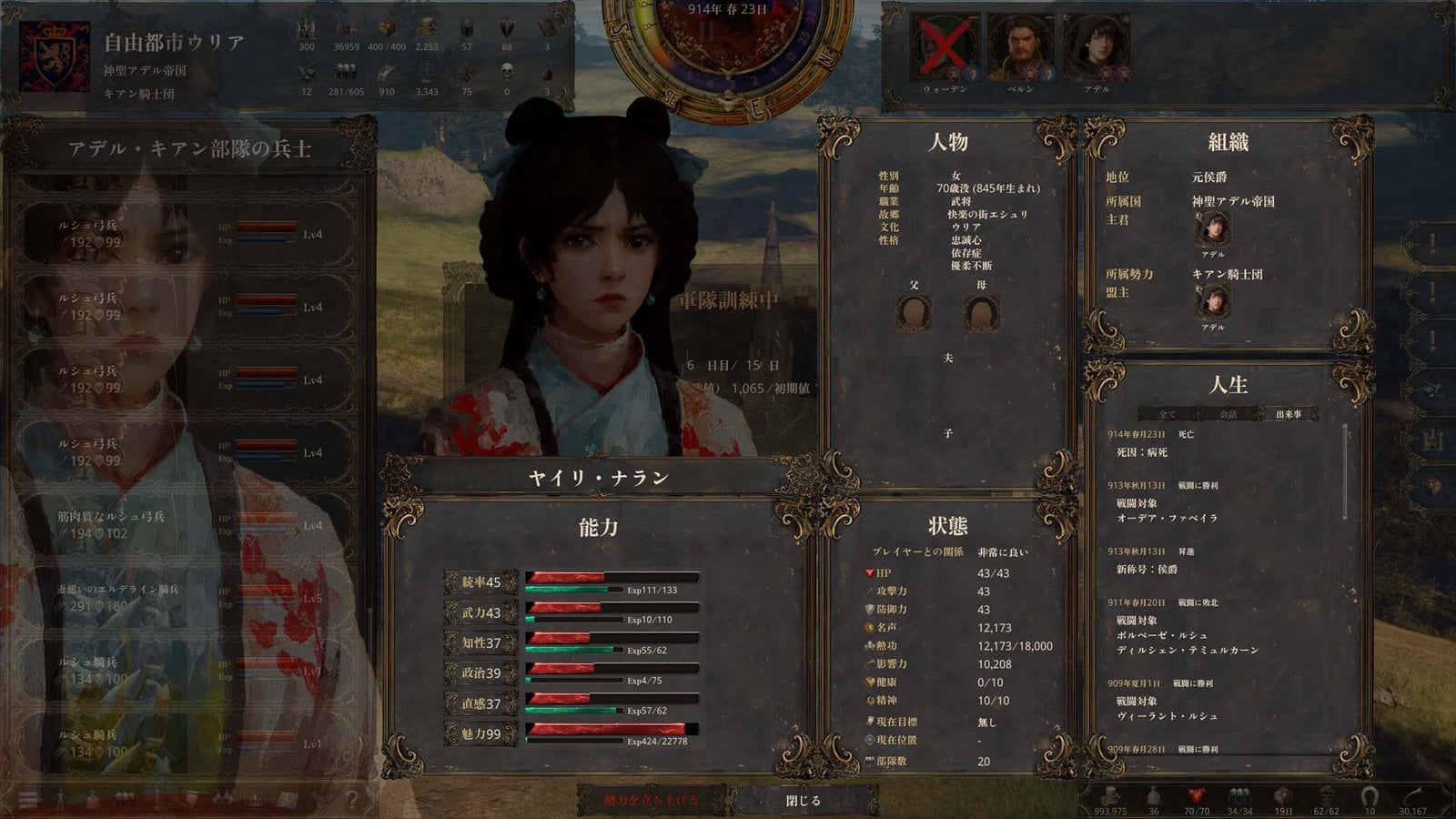Click the 統率45 ability stat
Screen dimensions: 1456x819
click(481, 582)
